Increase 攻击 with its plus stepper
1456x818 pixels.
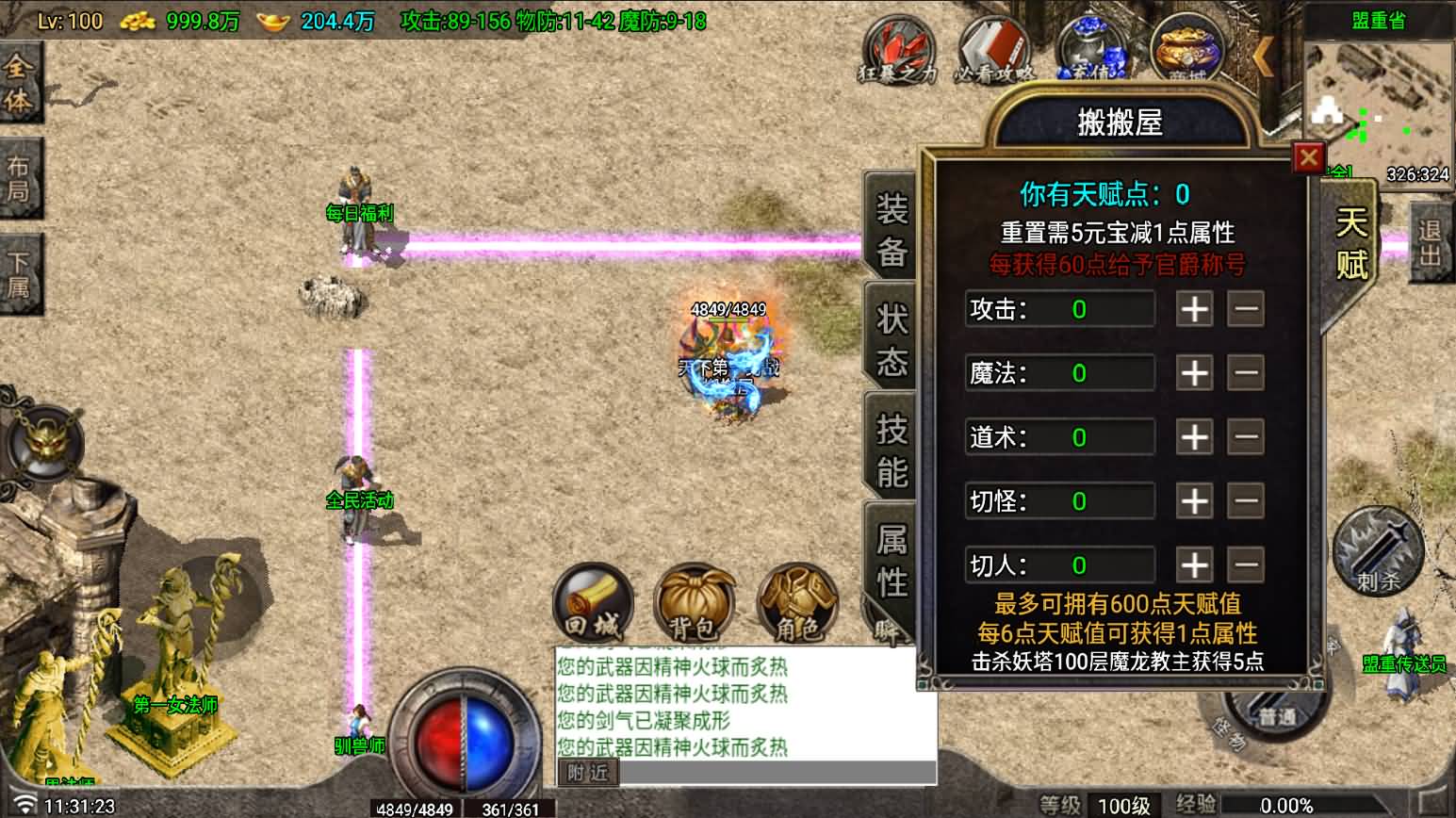pyautogui.click(x=1194, y=309)
